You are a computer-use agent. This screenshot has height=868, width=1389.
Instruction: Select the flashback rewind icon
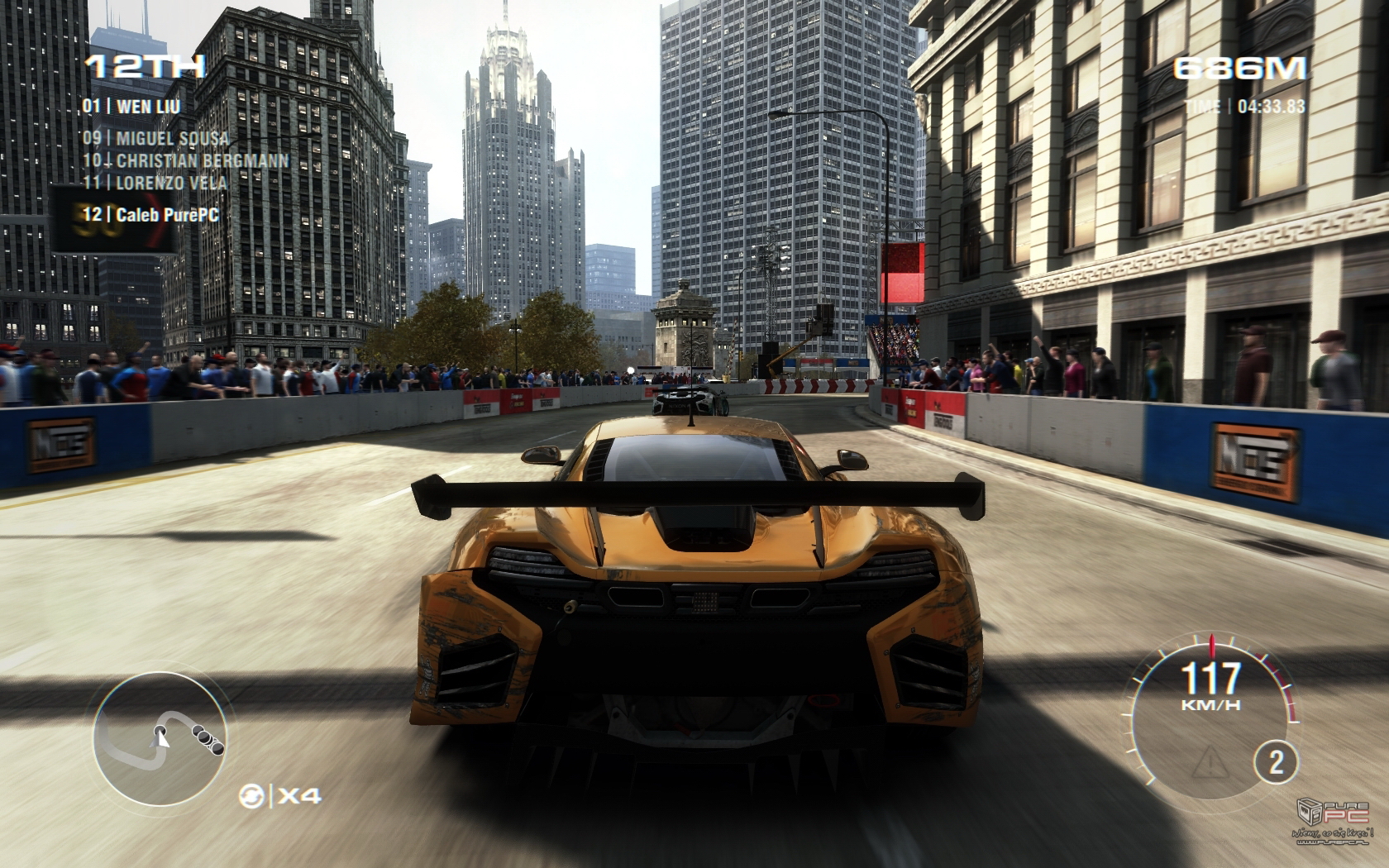click(x=251, y=796)
